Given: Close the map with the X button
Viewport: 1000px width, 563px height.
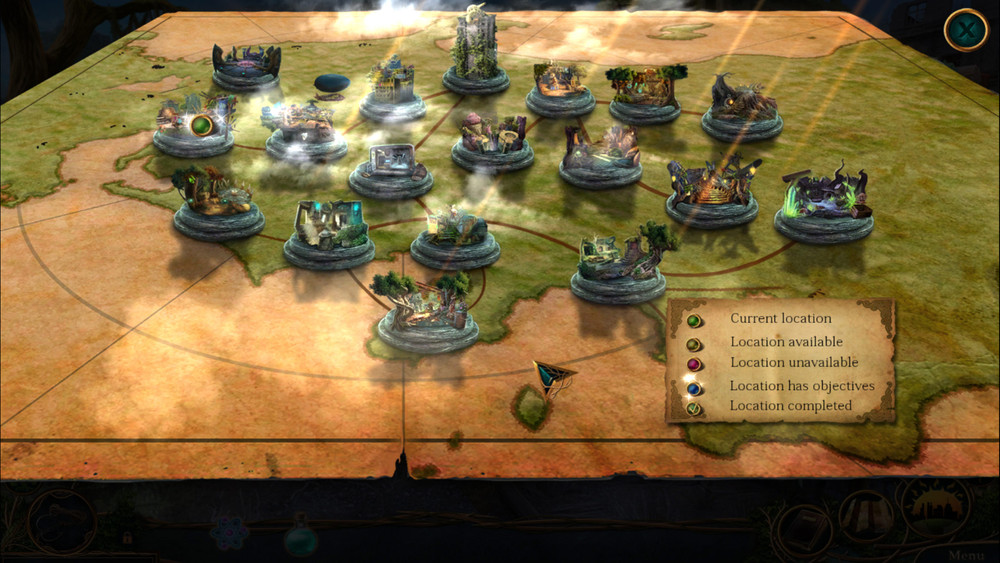Looking at the screenshot, I should coord(965,31).
